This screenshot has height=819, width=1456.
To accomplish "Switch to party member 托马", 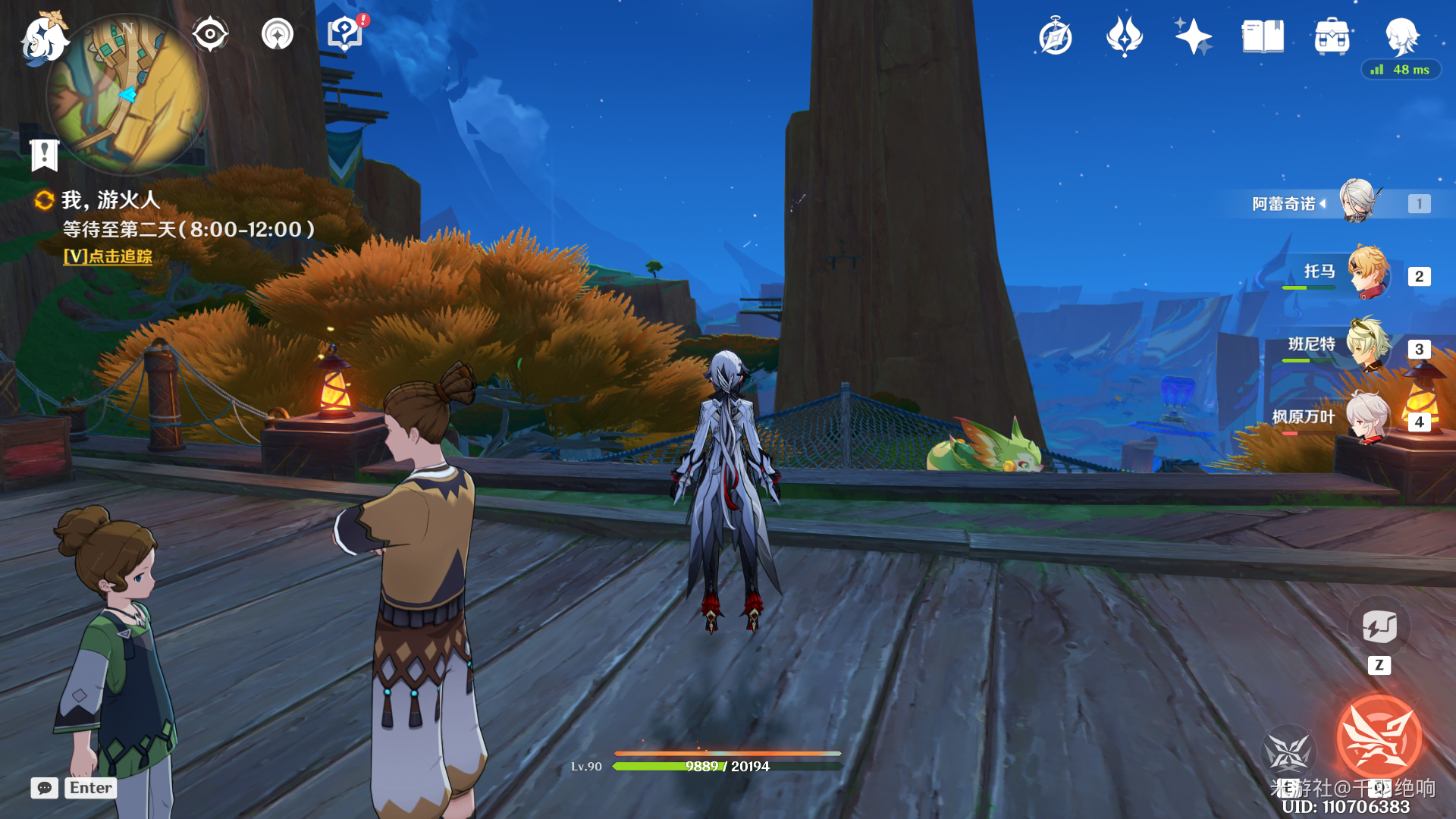I will pyautogui.click(x=1368, y=273).
